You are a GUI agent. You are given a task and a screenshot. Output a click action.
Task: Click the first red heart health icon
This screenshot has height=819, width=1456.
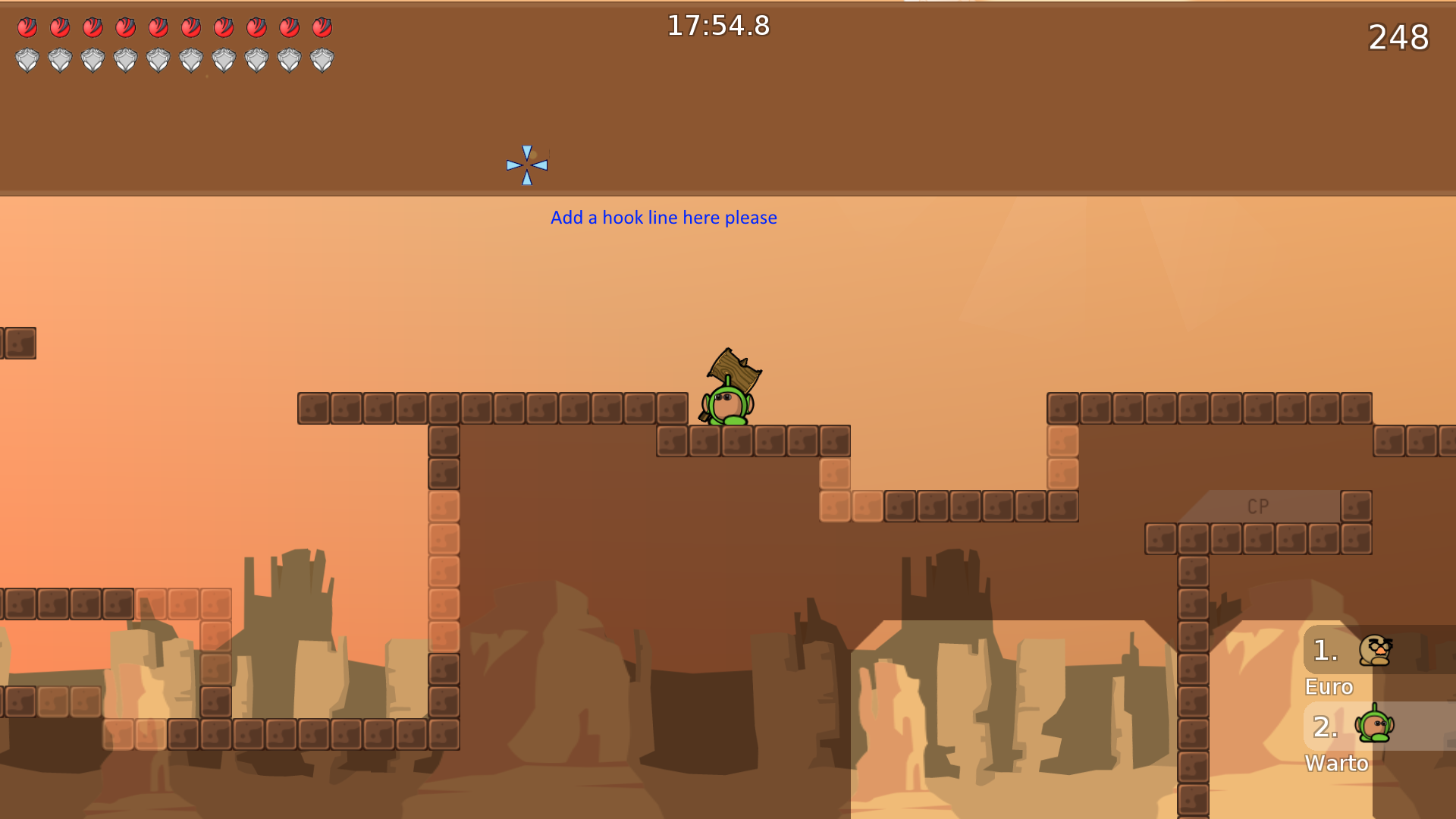27,29
